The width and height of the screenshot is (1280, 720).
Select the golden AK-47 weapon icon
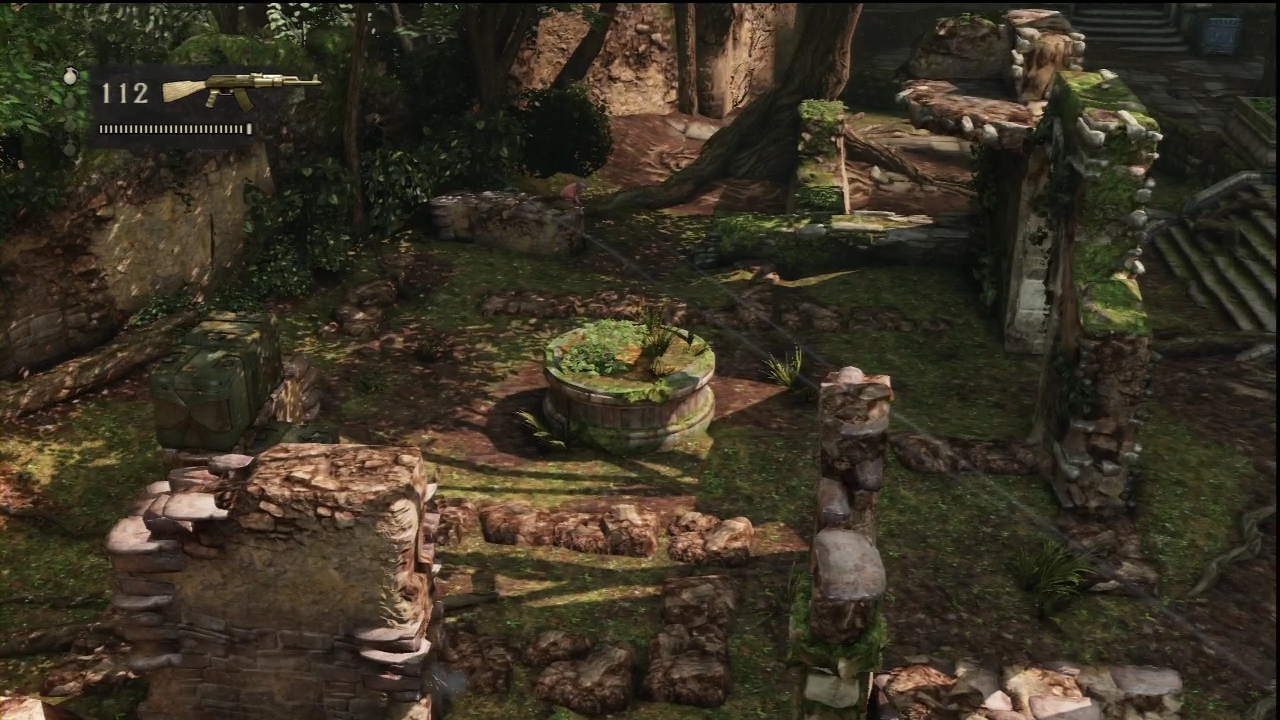tap(240, 88)
